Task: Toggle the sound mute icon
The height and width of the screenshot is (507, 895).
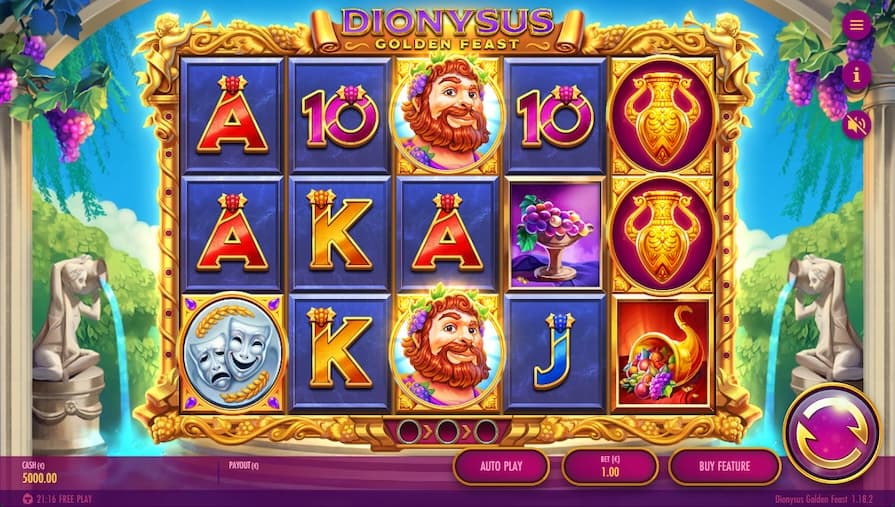Action: coord(857,125)
